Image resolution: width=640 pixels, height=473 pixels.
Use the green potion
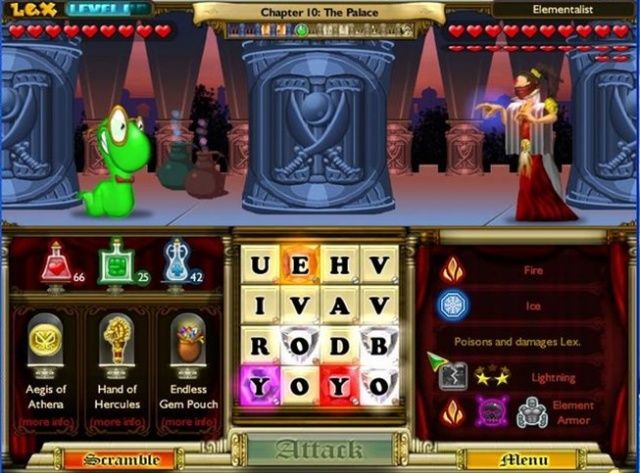tap(117, 262)
